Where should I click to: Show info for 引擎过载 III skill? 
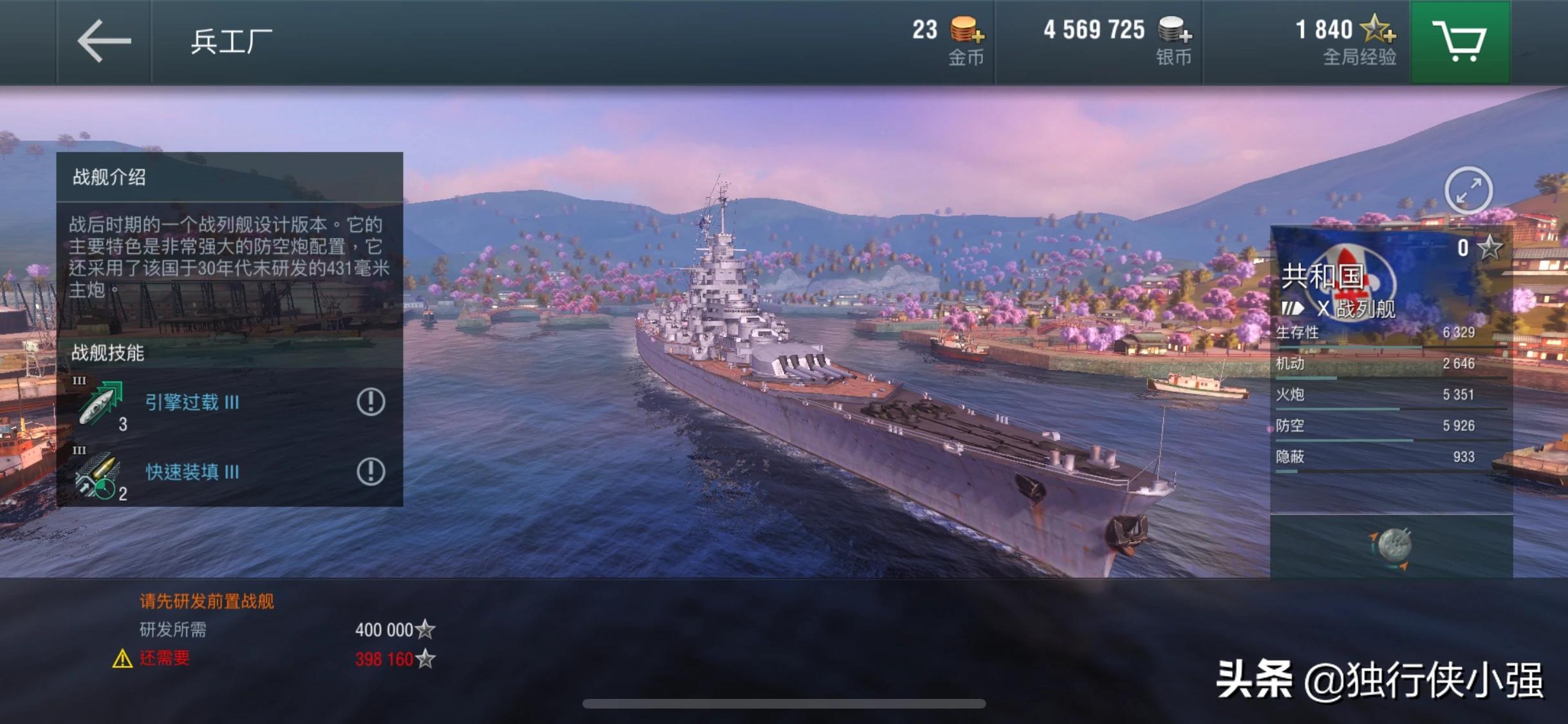[x=371, y=402]
